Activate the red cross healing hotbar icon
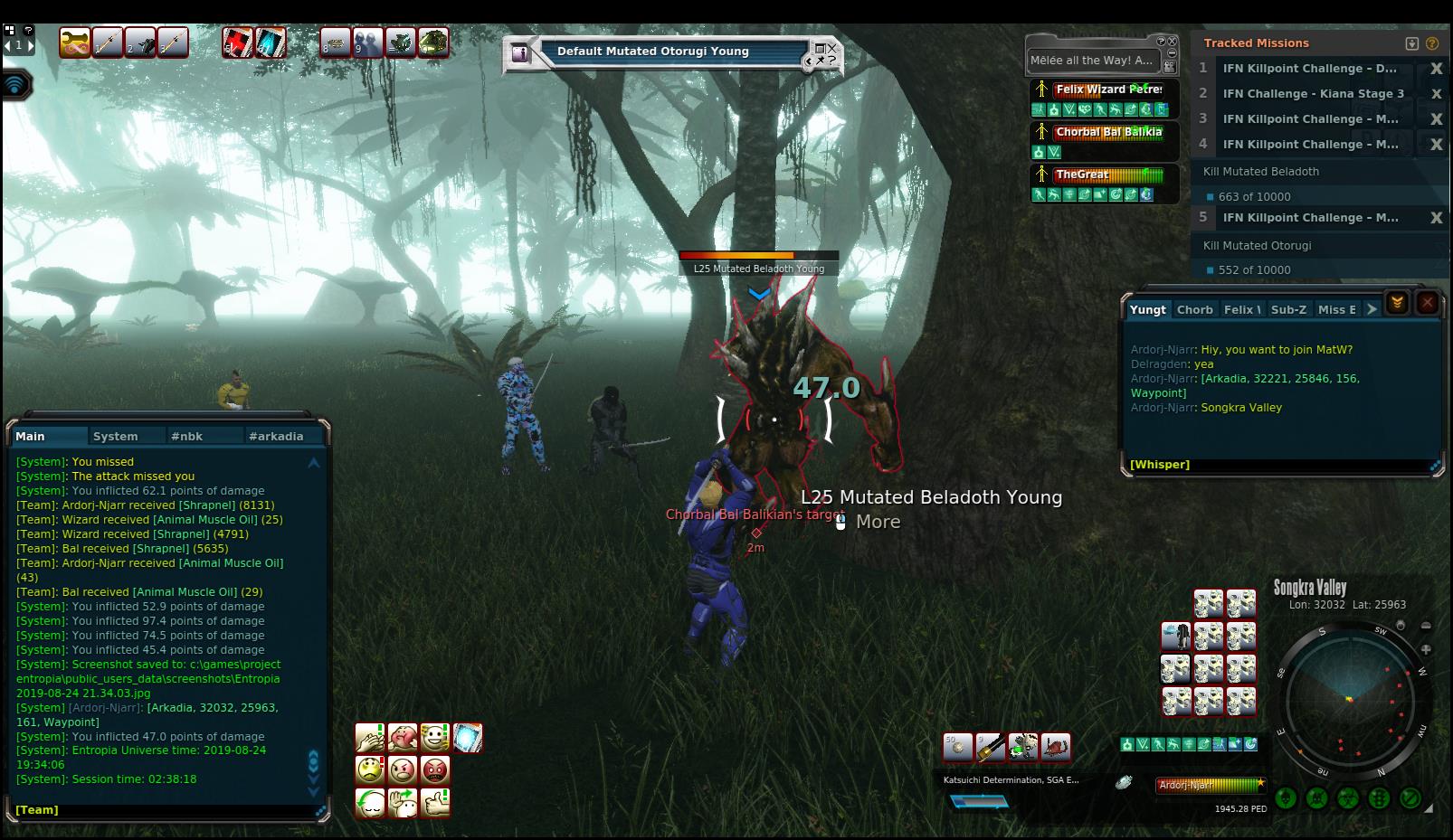This screenshot has height=840, width=1453. point(238,42)
